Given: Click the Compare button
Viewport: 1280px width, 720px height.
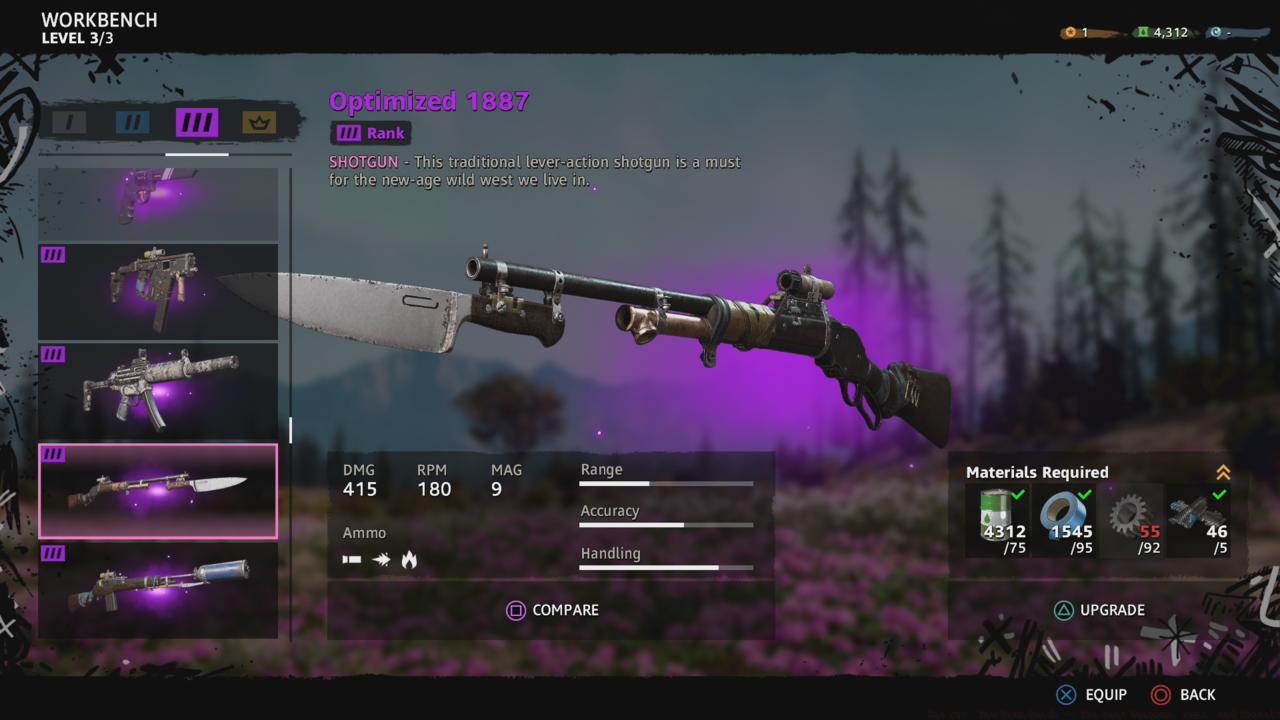Looking at the screenshot, I should (x=553, y=609).
